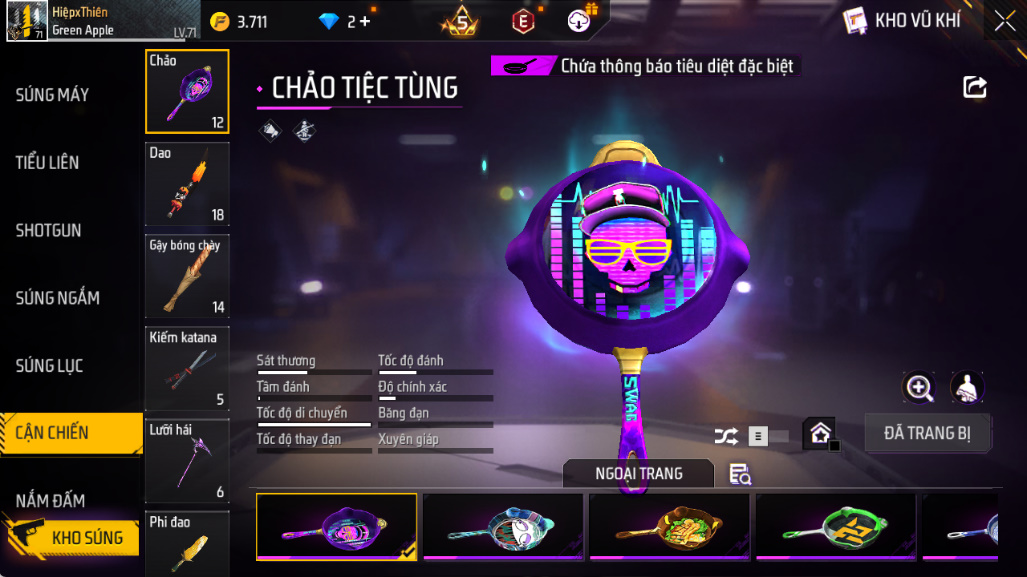Add diamonds with the plus button
Screen dimensions: 1027x577
[364, 21]
